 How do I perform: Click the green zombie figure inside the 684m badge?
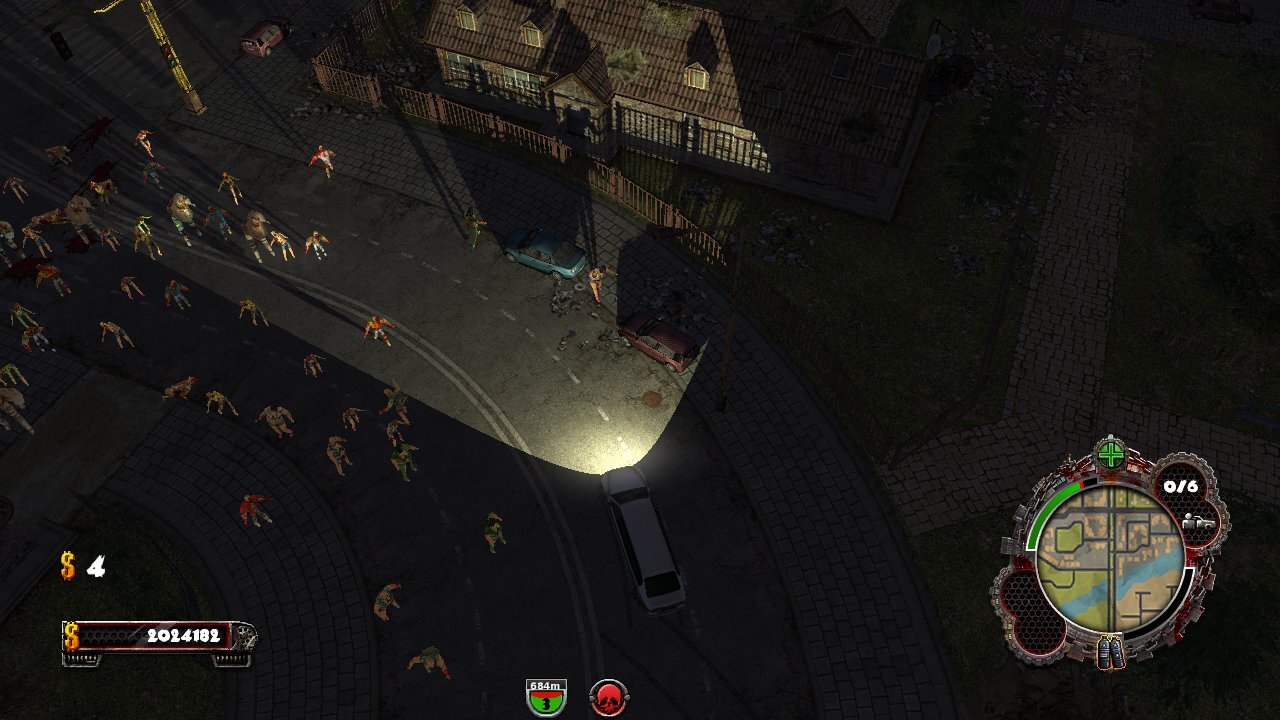[545, 701]
